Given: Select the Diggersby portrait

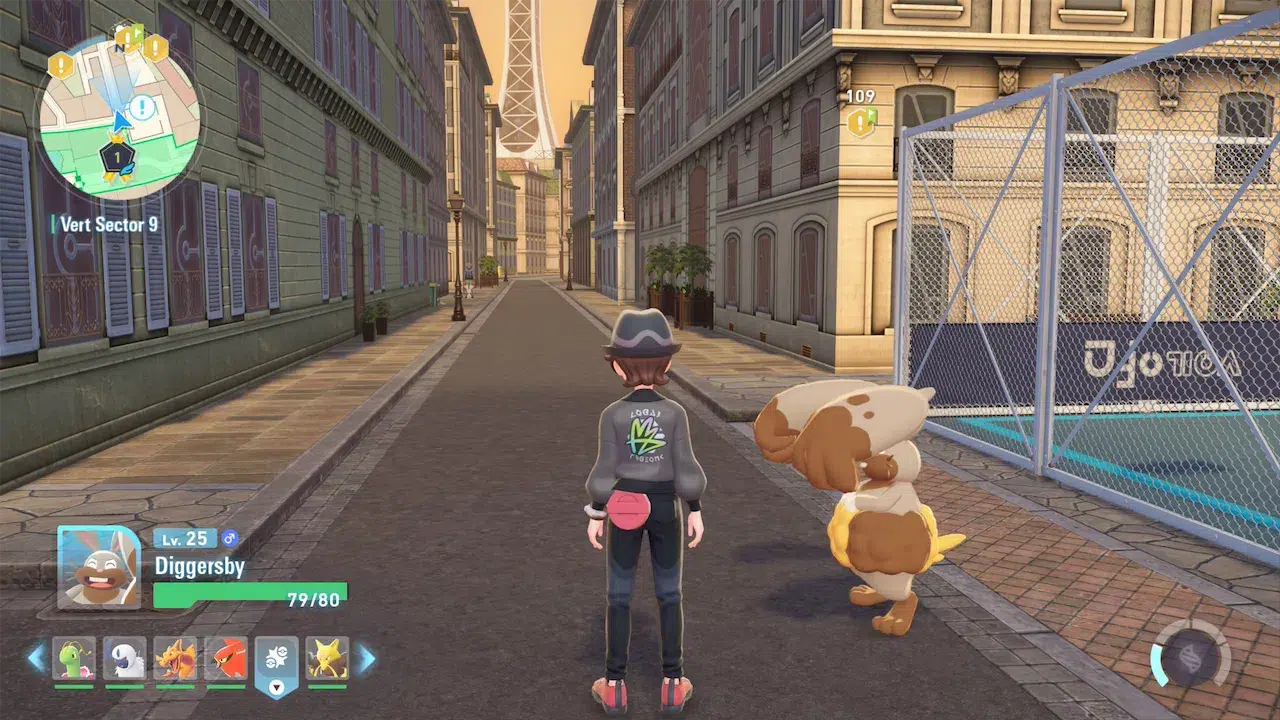Looking at the screenshot, I should coord(98,567).
